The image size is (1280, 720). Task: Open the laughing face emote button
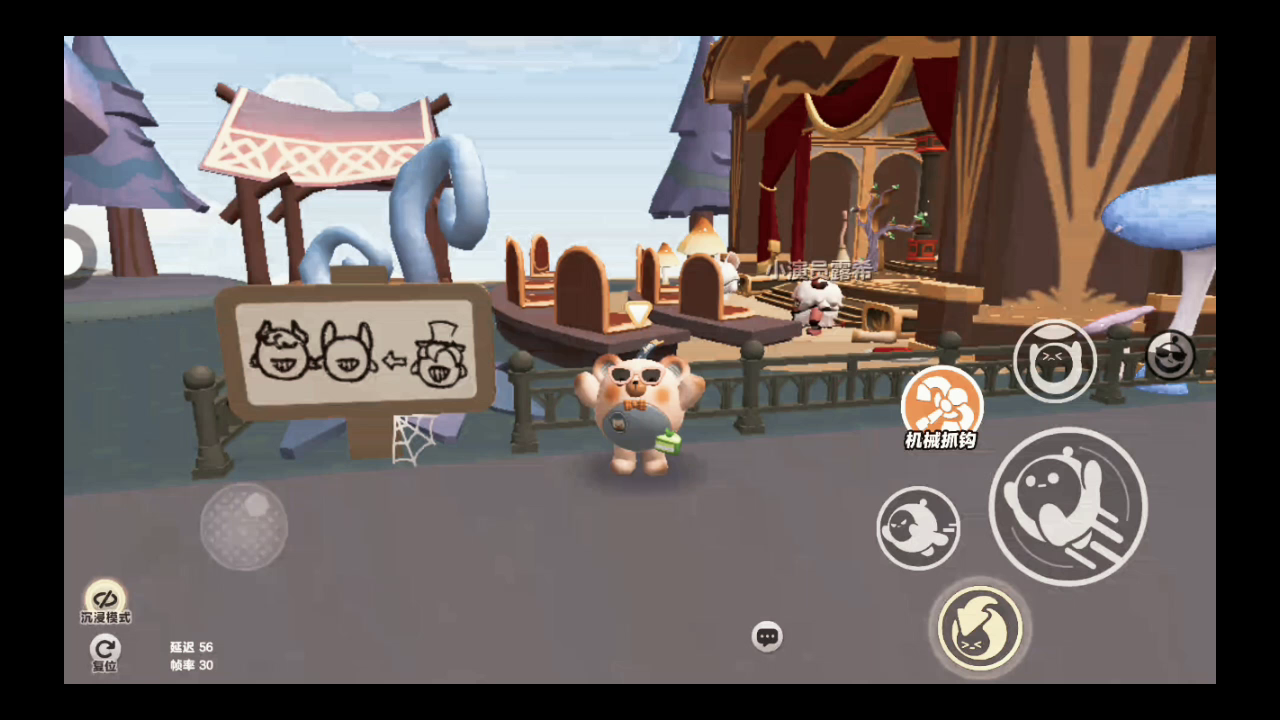[1054, 361]
